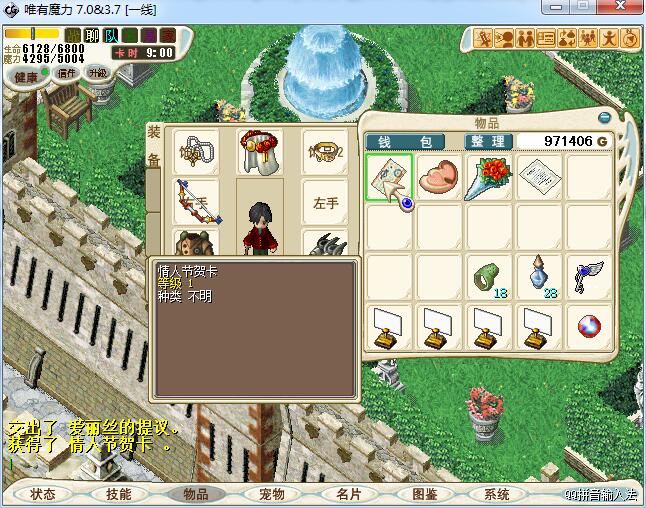
Task: Select the blue potion bottle stack
Action: tap(539, 277)
